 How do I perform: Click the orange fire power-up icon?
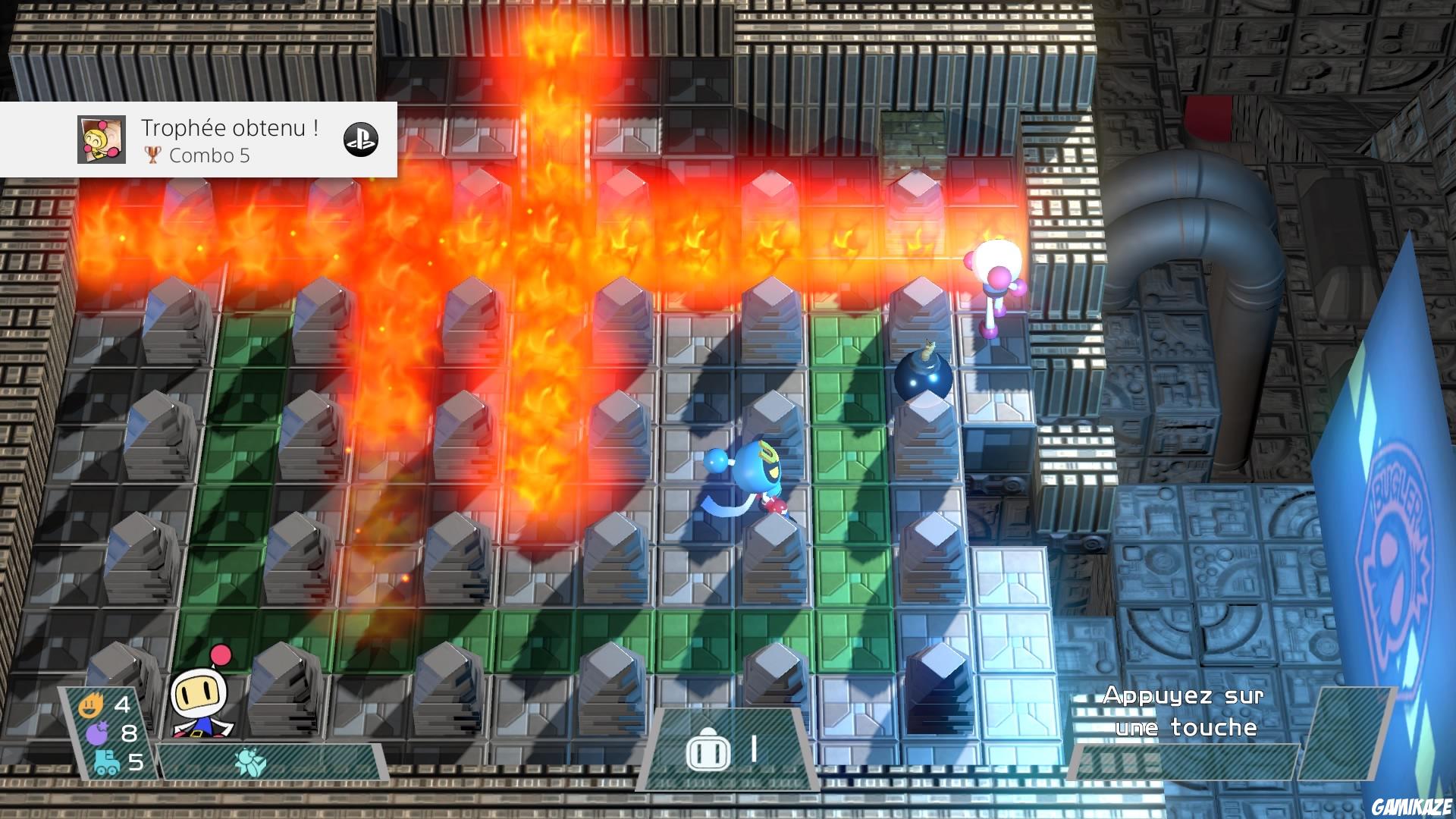[x=91, y=705]
